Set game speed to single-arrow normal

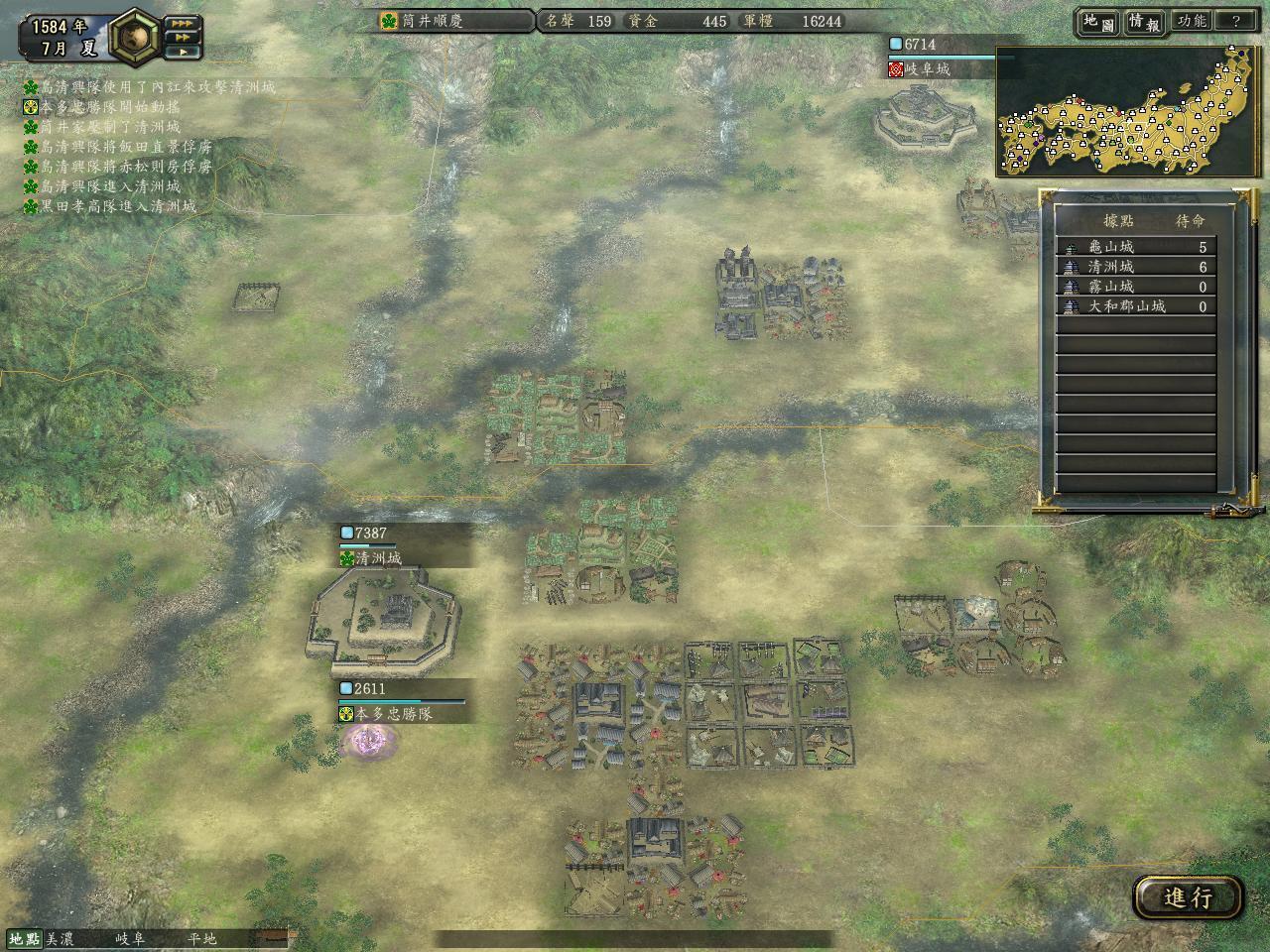point(183,52)
